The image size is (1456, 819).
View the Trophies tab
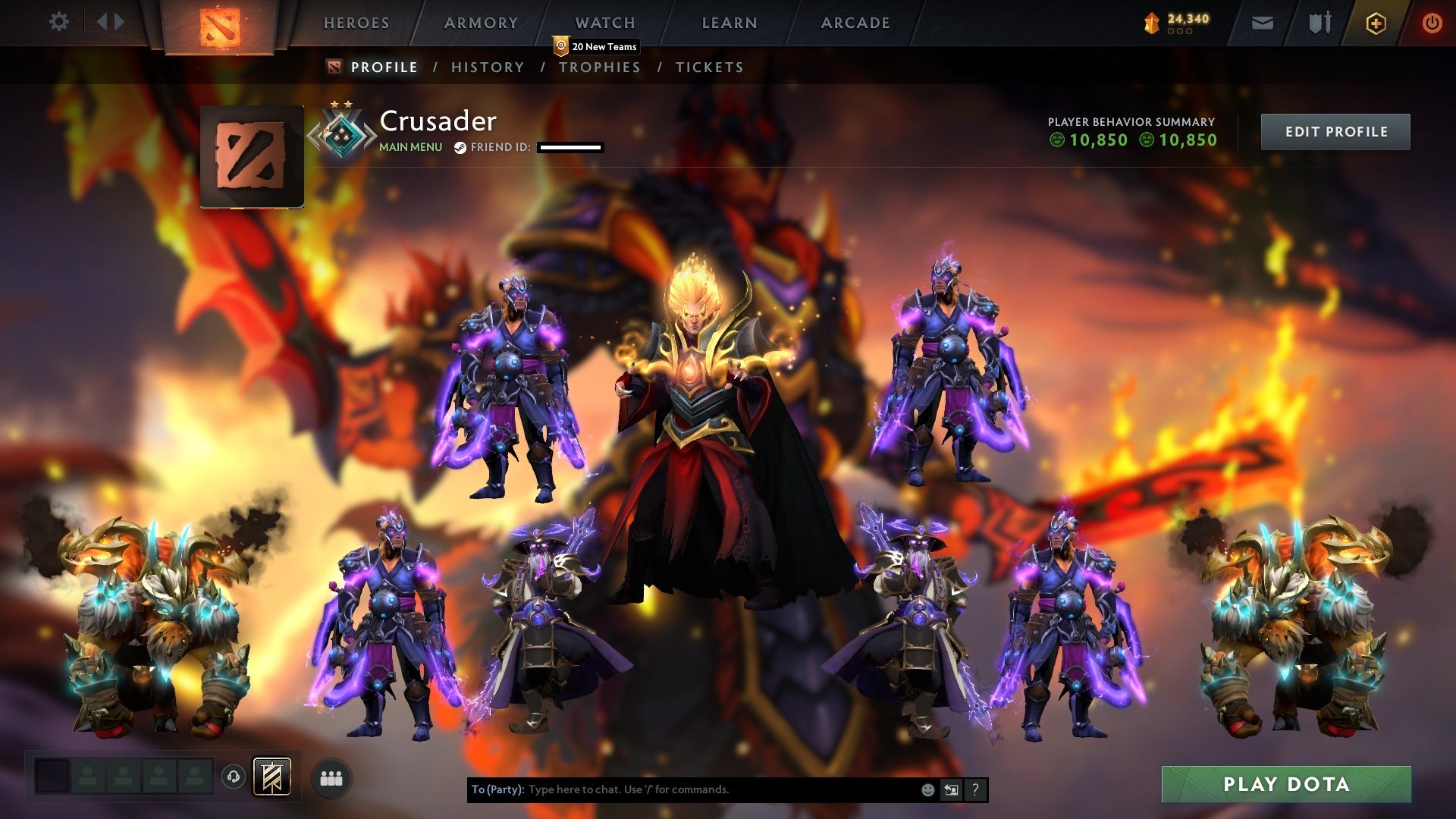click(600, 67)
